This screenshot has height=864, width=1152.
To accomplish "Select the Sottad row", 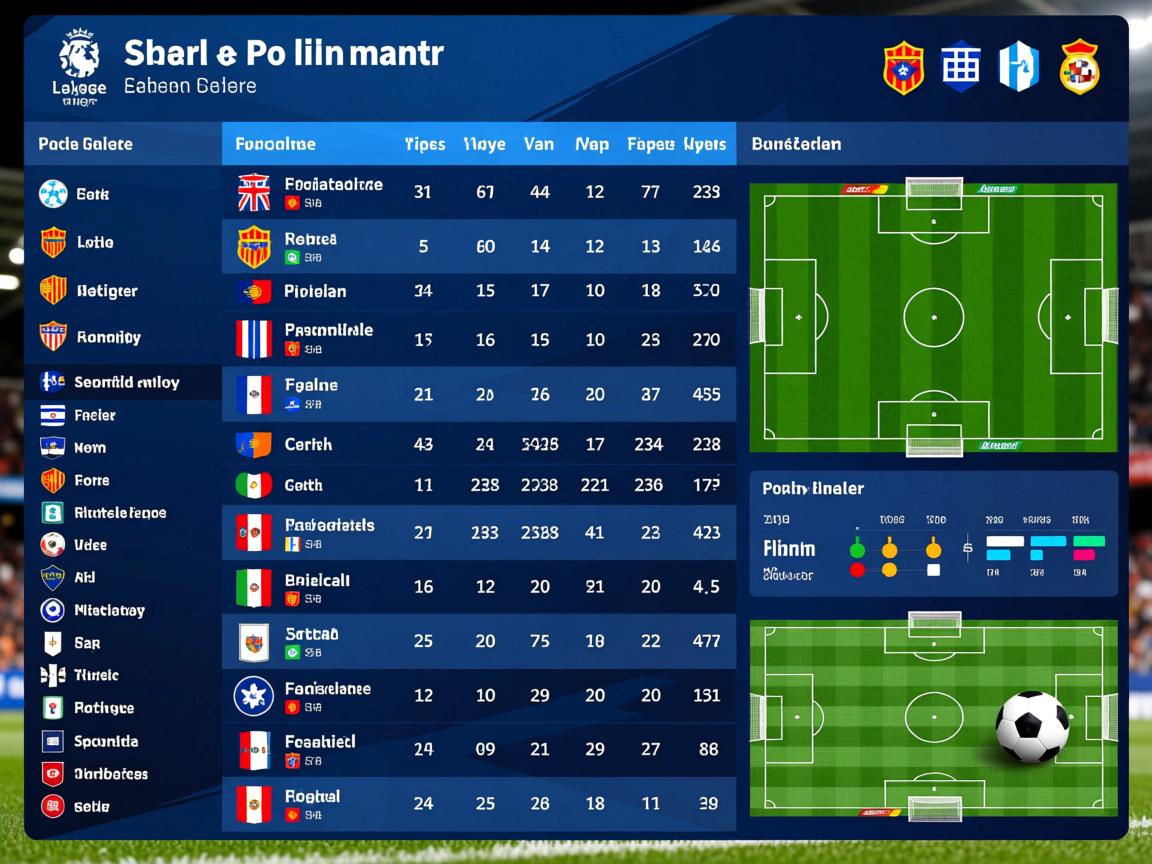I will click(x=478, y=641).
